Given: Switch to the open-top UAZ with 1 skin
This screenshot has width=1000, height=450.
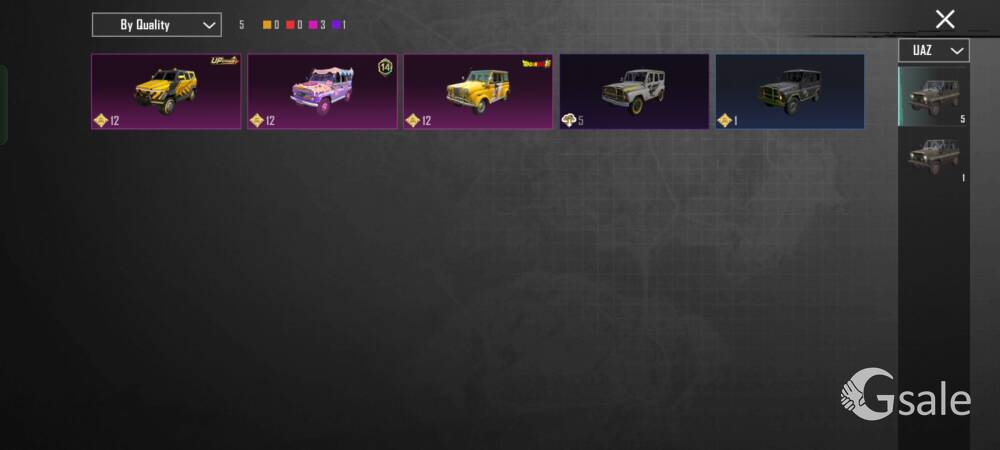Looking at the screenshot, I should point(933,157).
